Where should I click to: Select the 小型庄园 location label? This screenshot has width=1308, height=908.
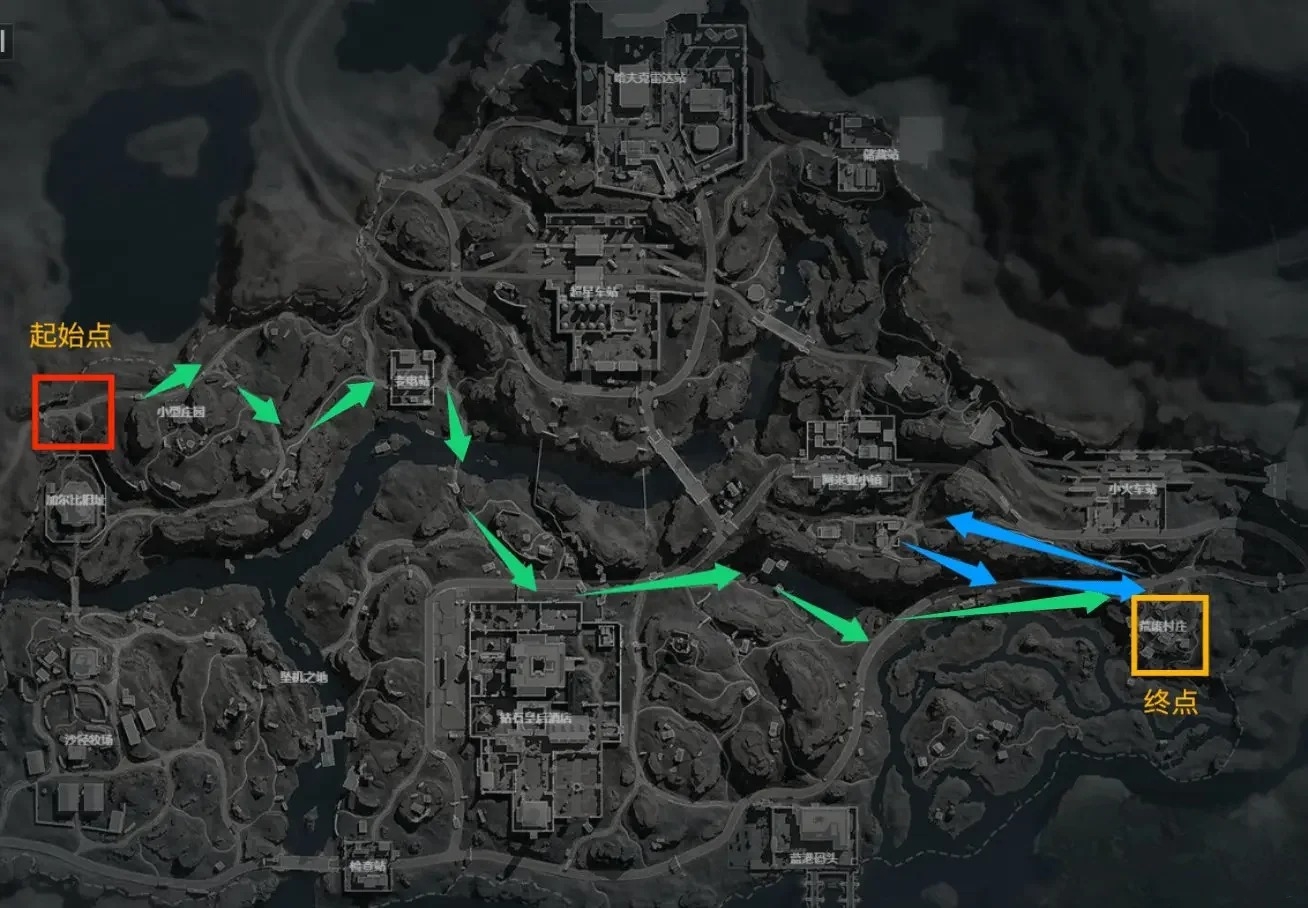(x=181, y=411)
